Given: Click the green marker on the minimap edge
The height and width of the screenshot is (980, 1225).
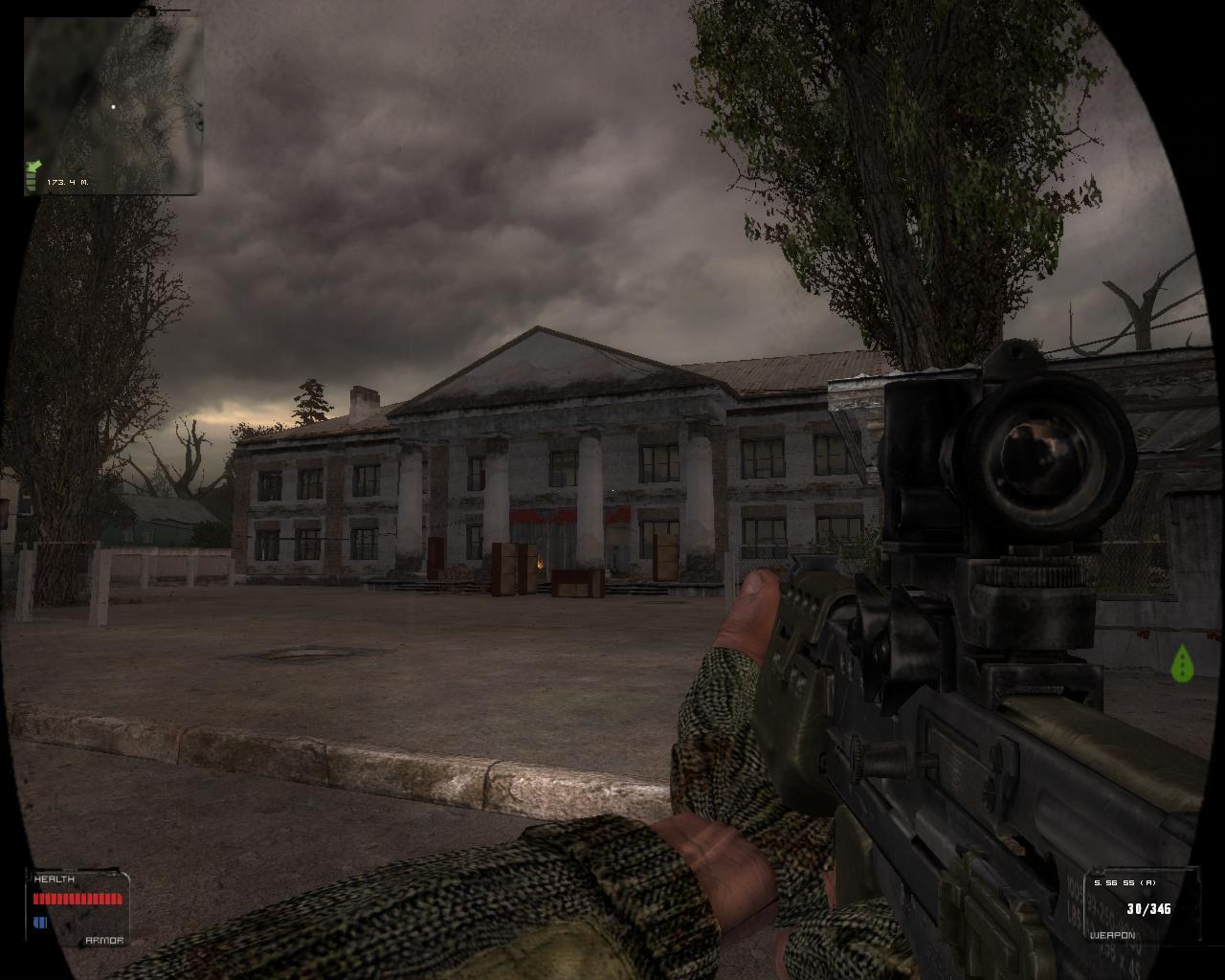Looking at the screenshot, I should 33,174.
